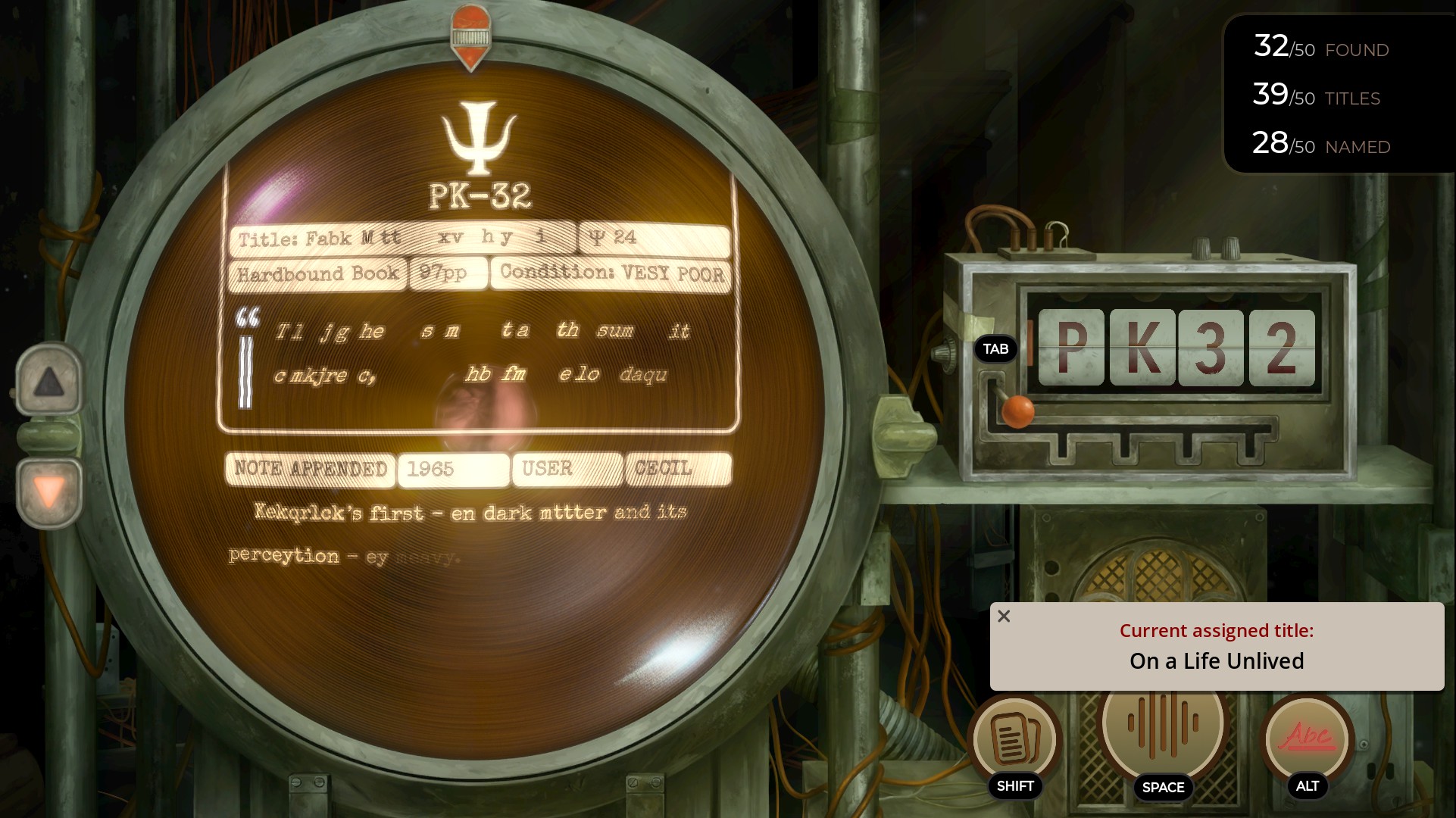The height and width of the screenshot is (818, 1456).
Task: Click the up arrow scroll button
Action: (48, 381)
